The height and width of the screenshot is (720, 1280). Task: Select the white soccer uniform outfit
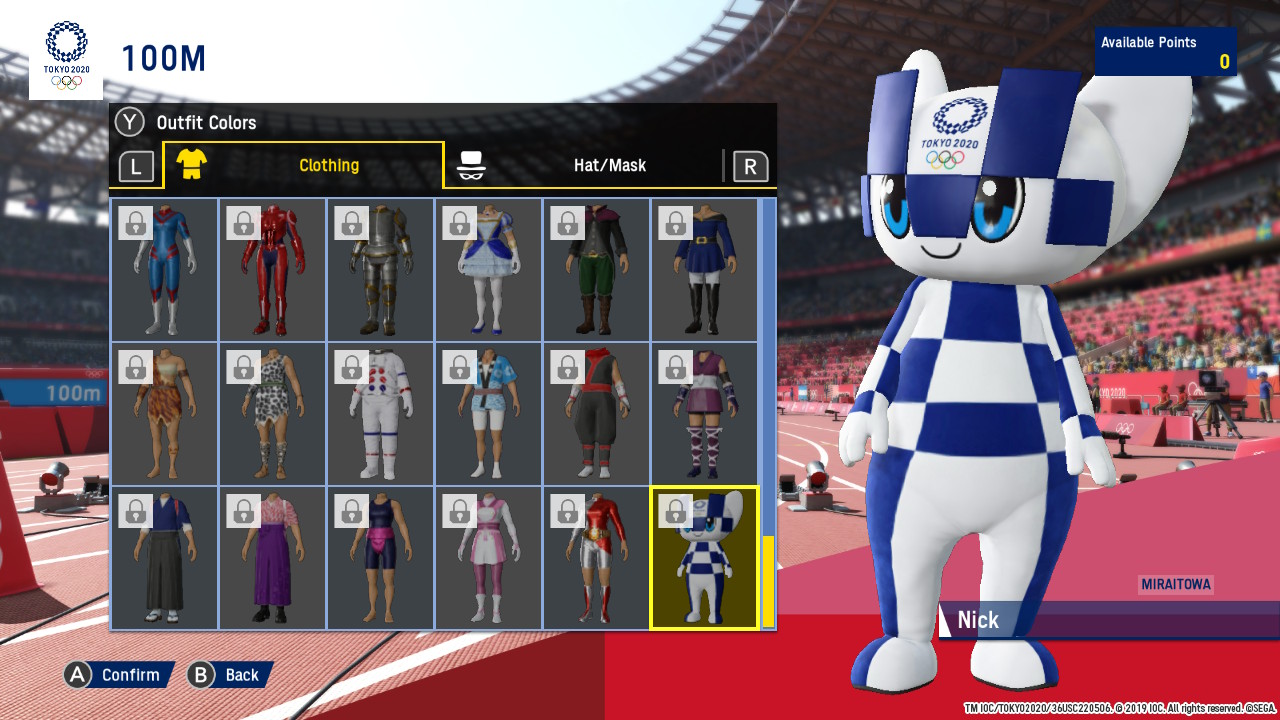point(380,415)
